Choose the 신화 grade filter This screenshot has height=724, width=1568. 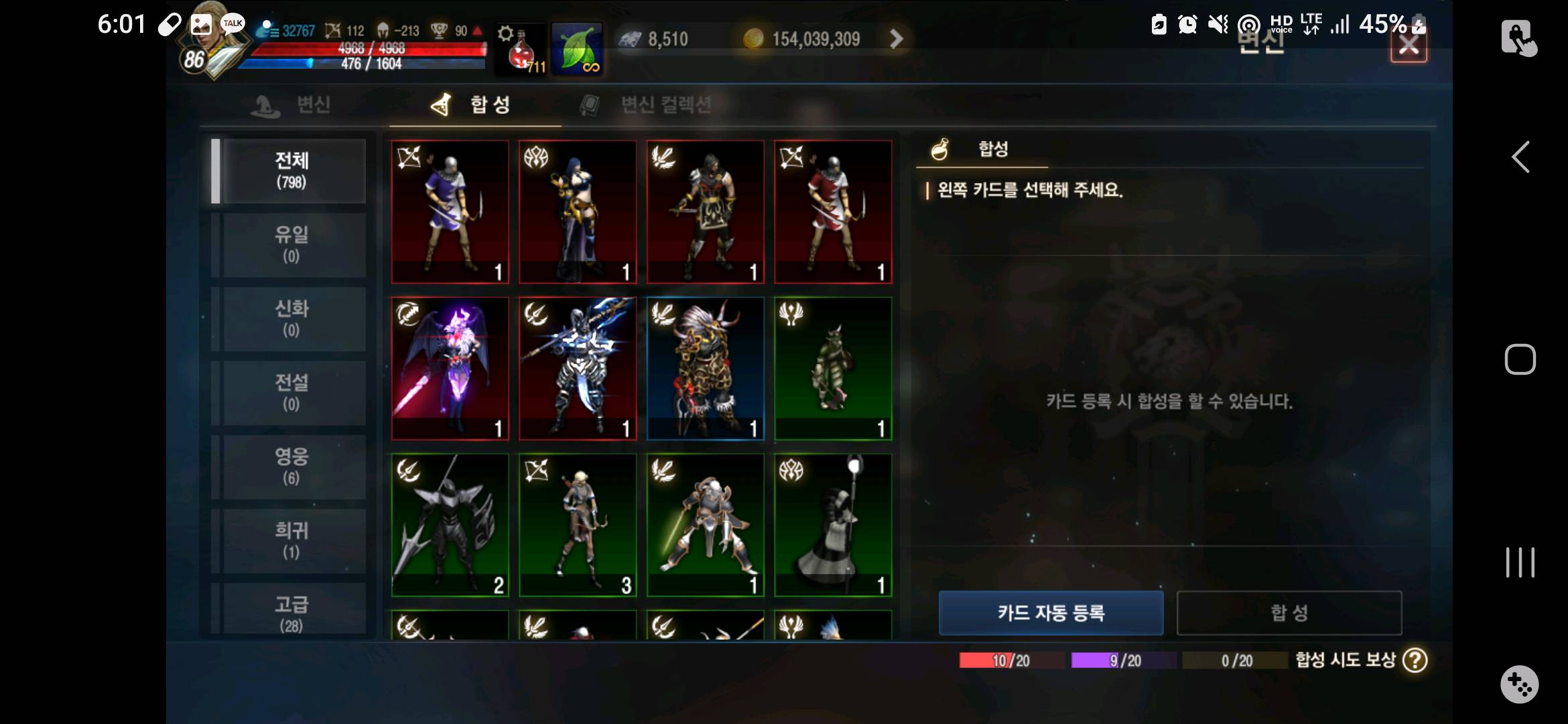point(292,318)
